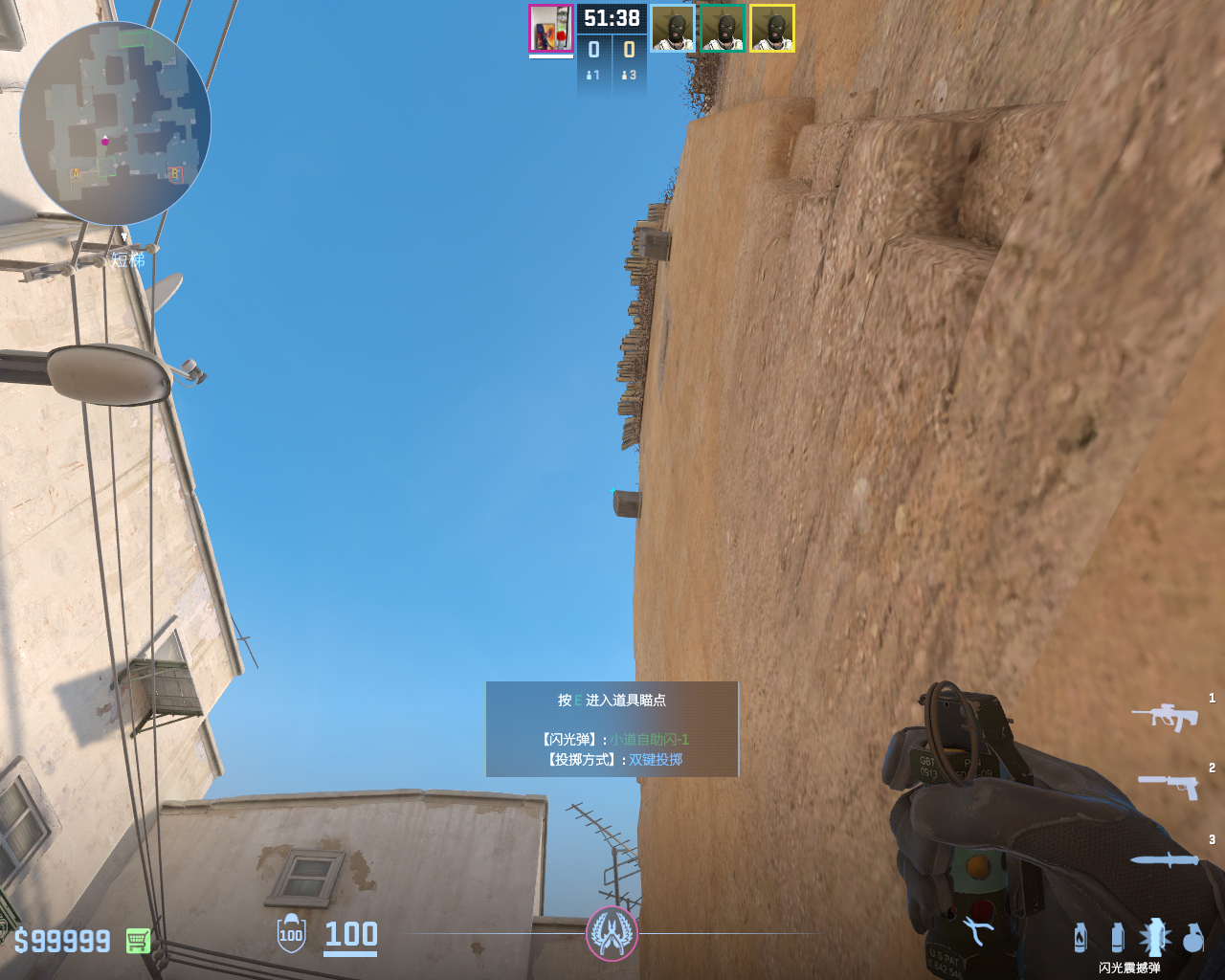Select the pink-bordered player avatar
The height and width of the screenshot is (980, 1225).
click(x=550, y=29)
